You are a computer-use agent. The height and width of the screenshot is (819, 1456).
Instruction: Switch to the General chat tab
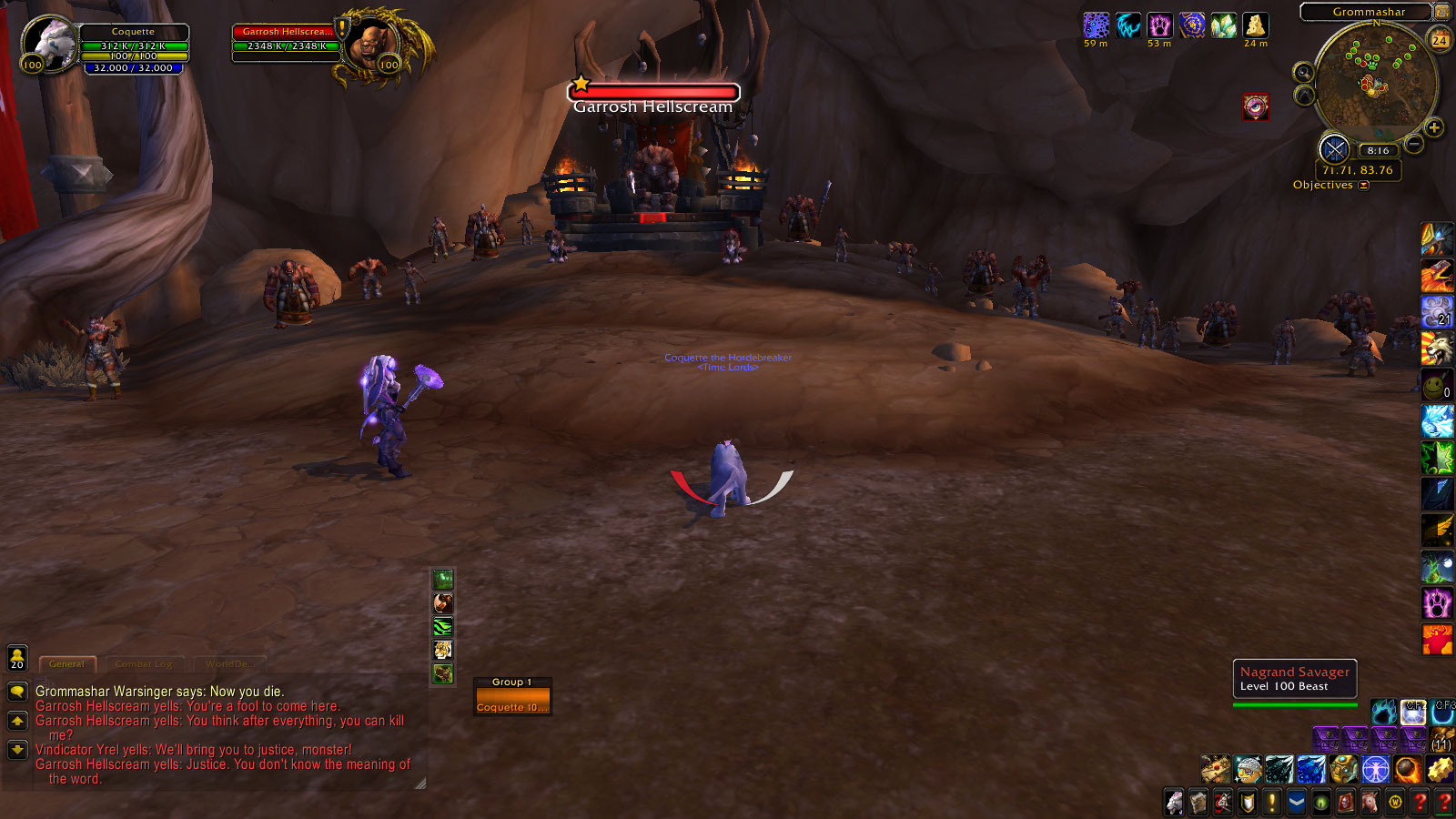pyautogui.click(x=66, y=663)
